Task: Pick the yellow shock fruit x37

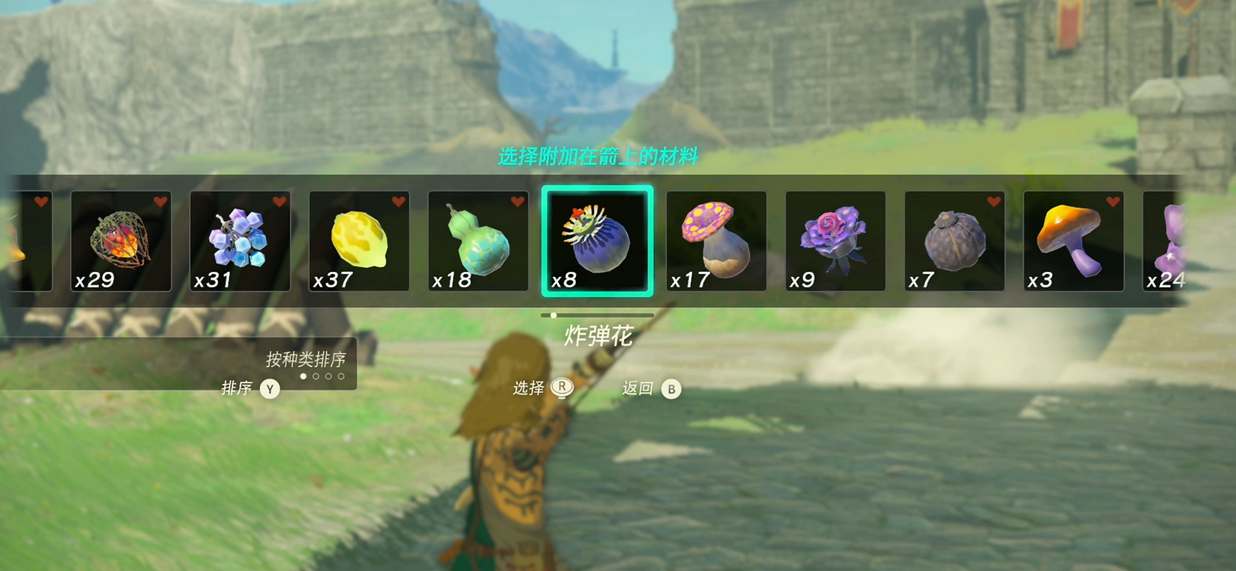Action: pos(358,241)
